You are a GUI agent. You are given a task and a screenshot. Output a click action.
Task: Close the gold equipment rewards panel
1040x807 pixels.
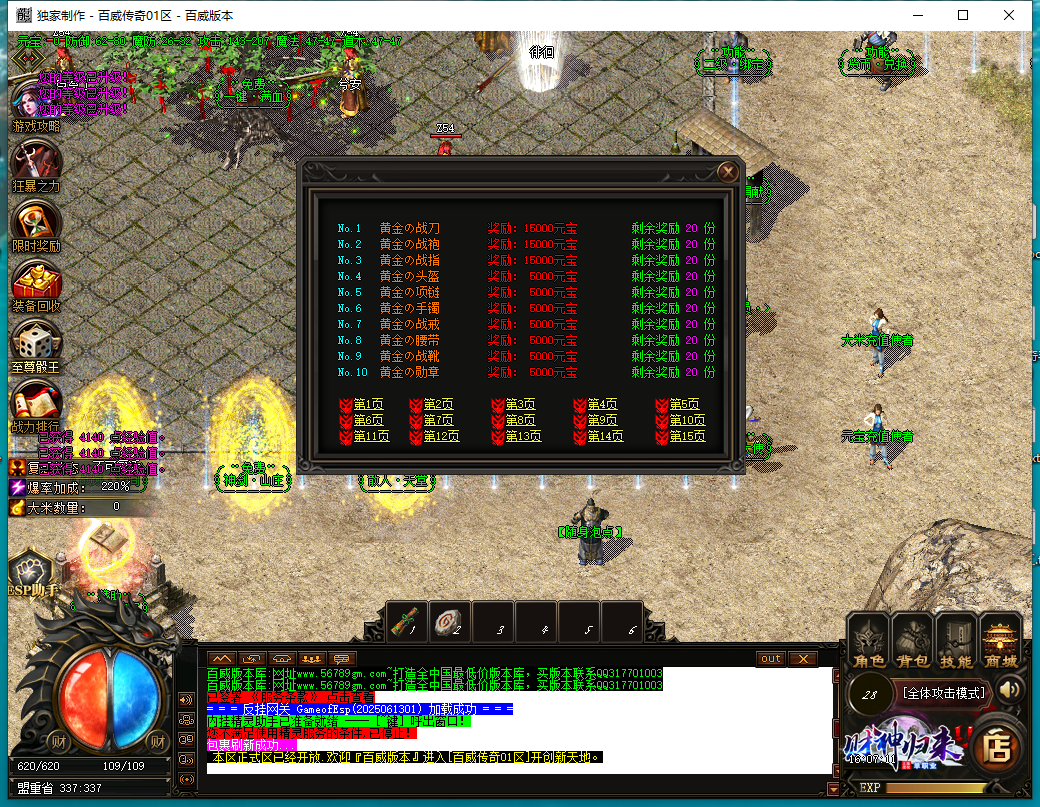pyautogui.click(x=728, y=172)
